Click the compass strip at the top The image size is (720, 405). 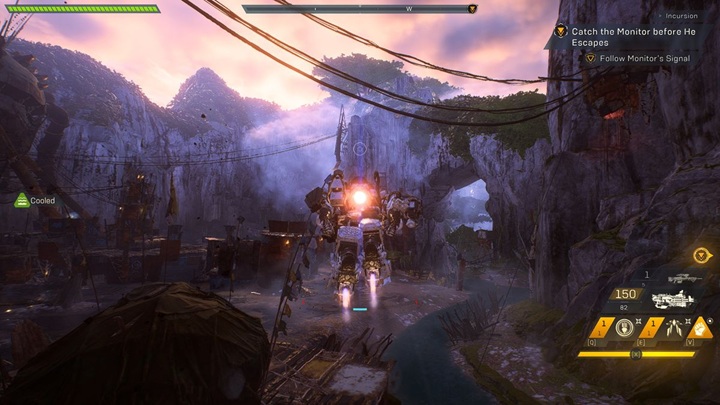359,9
